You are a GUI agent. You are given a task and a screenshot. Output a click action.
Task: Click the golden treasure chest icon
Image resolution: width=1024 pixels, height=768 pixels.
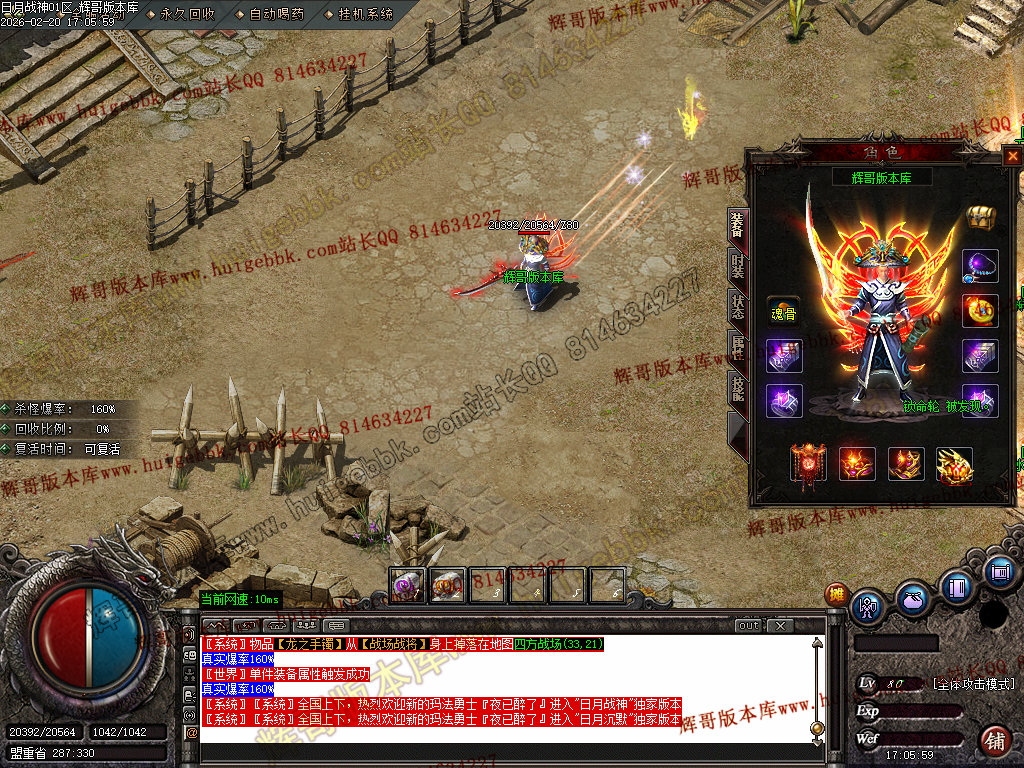pyautogui.click(x=979, y=217)
